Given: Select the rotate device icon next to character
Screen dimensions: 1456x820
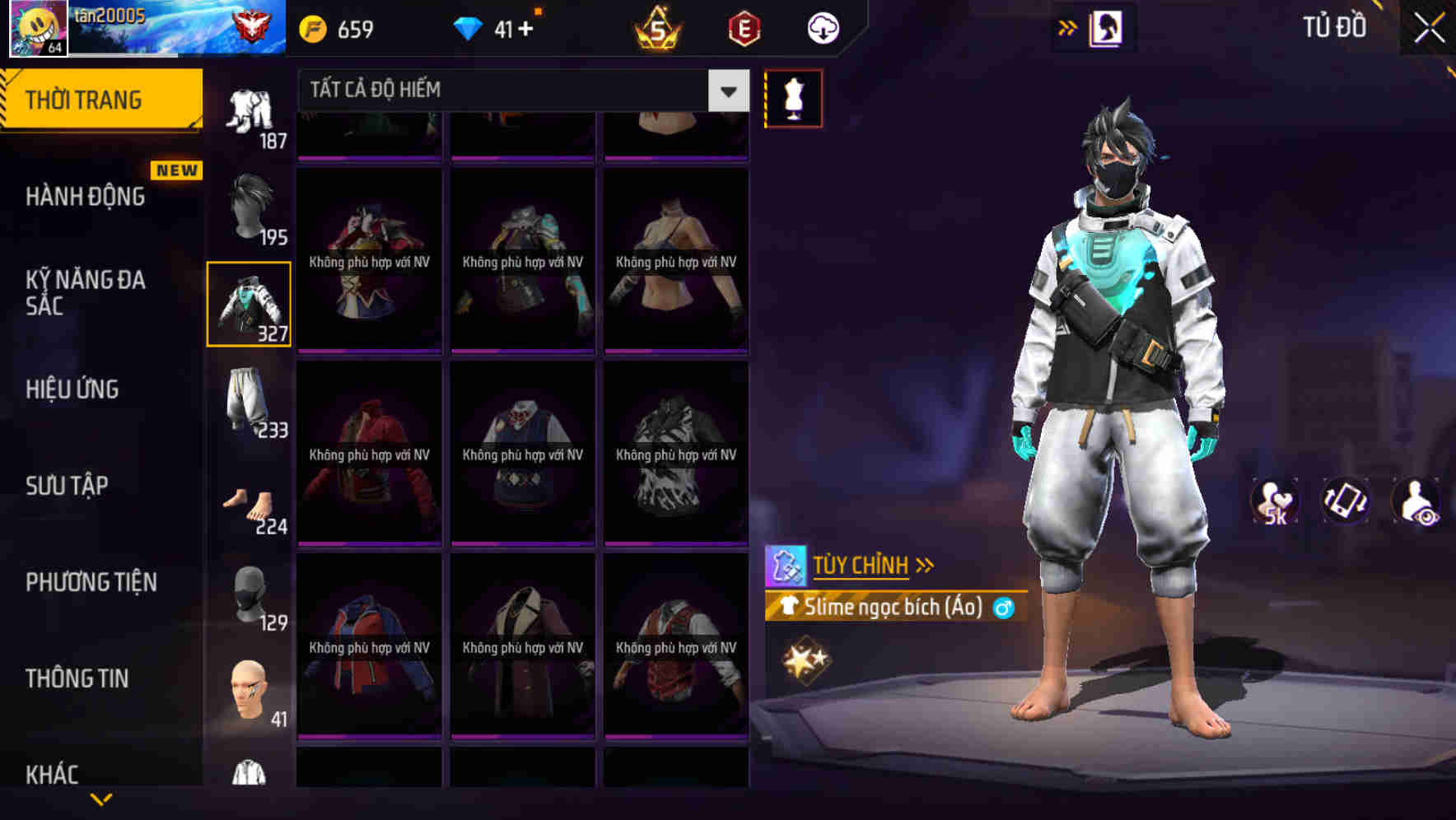Looking at the screenshot, I should tap(1346, 501).
